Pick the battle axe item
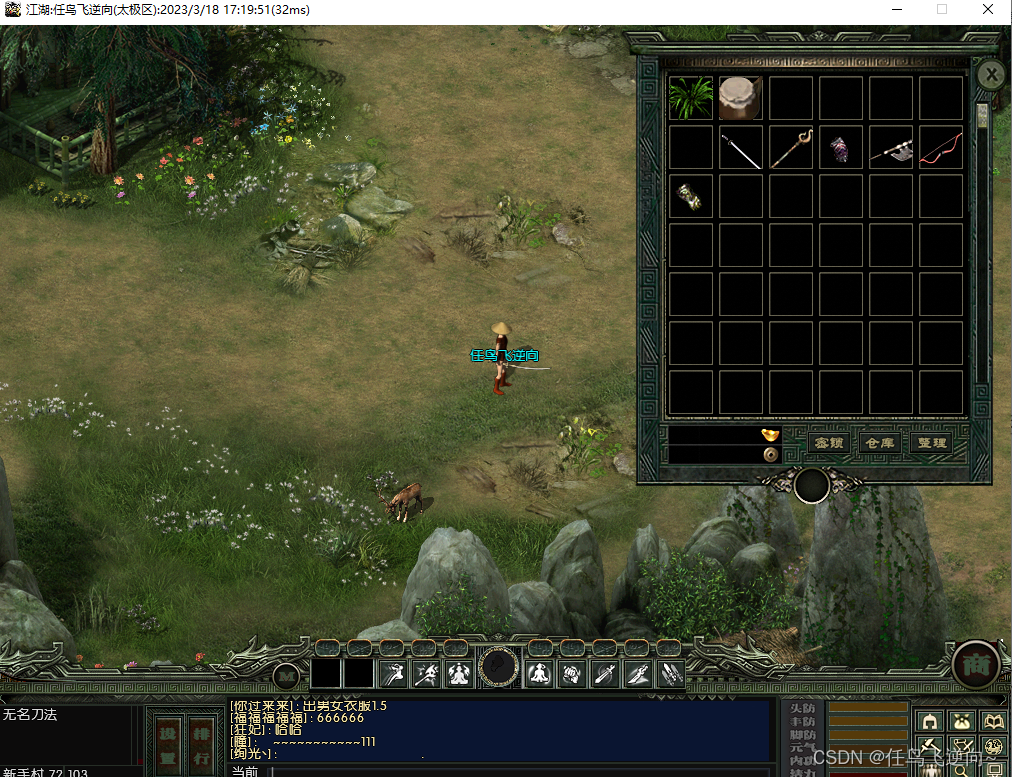1012x777 pixels. (x=890, y=148)
